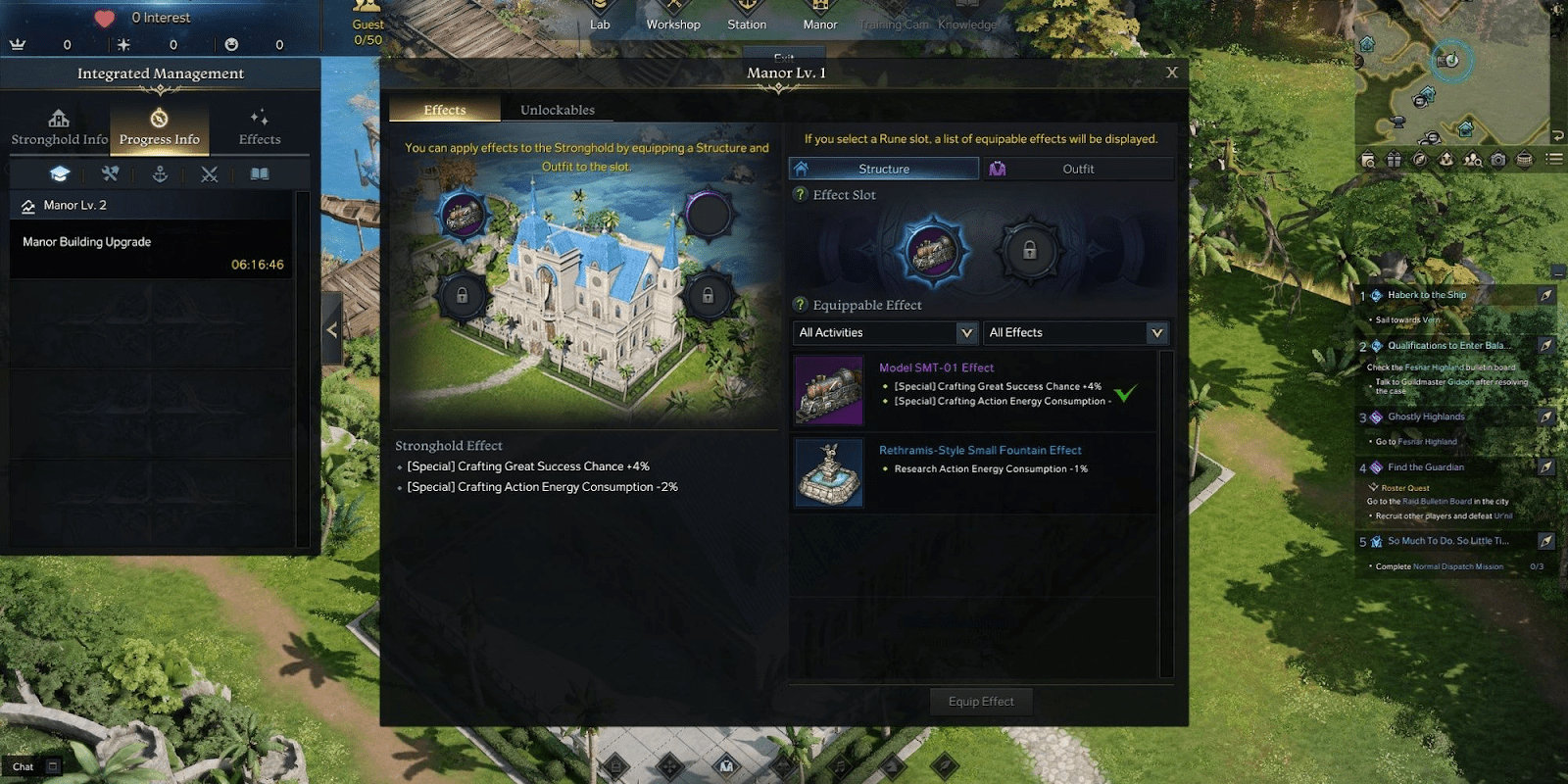Select the anchor sailing filter icon
1568x784 pixels.
pos(160,173)
